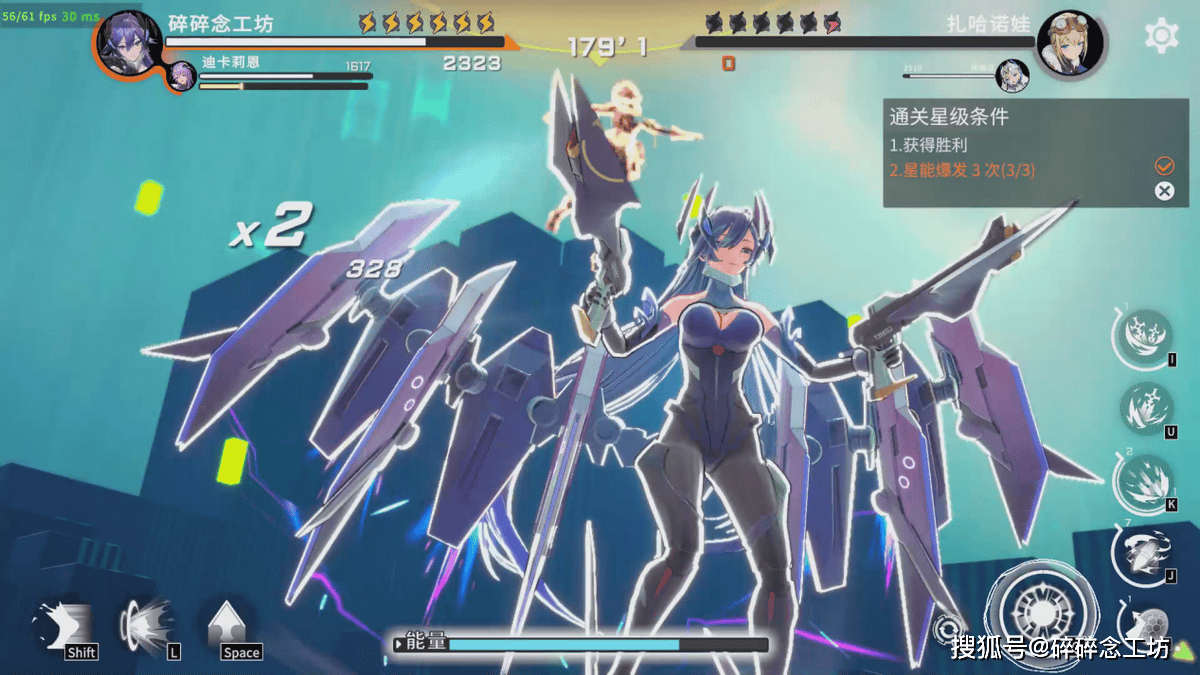Fire the missile skill labeled J

coord(1140,554)
